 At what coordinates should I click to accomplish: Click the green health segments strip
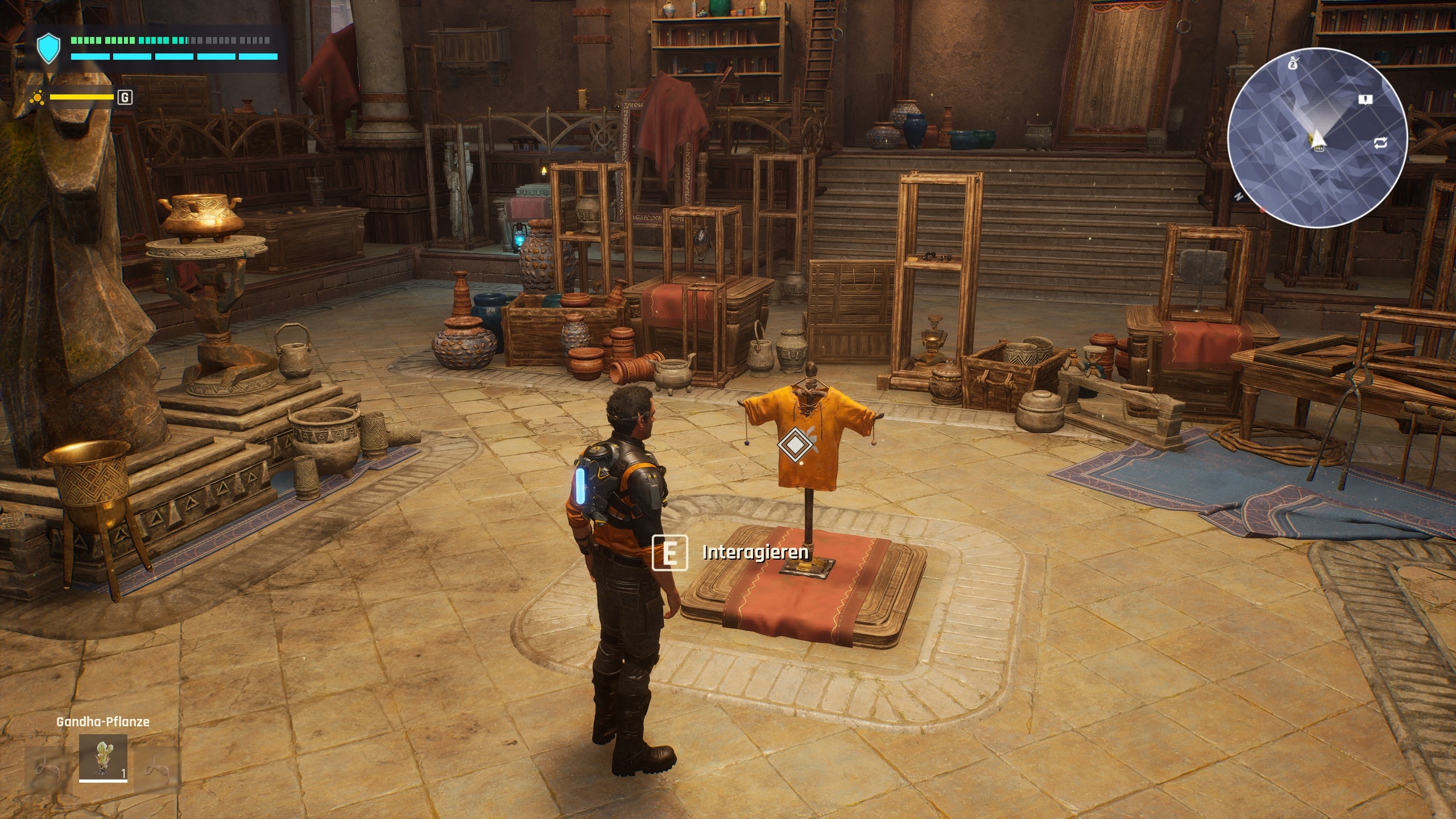click(130, 40)
